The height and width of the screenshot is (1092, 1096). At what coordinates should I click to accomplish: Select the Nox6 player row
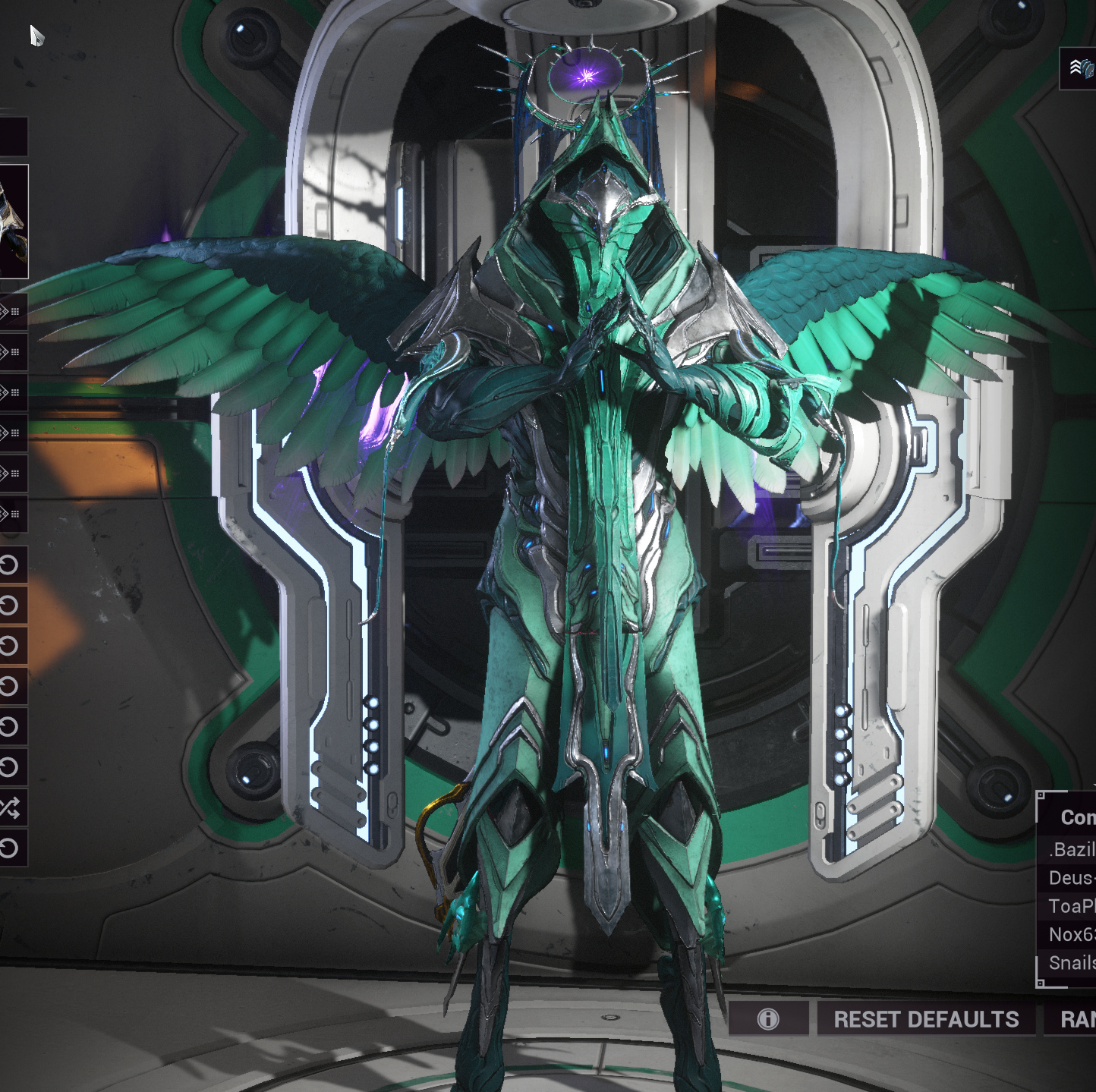[1070, 934]
